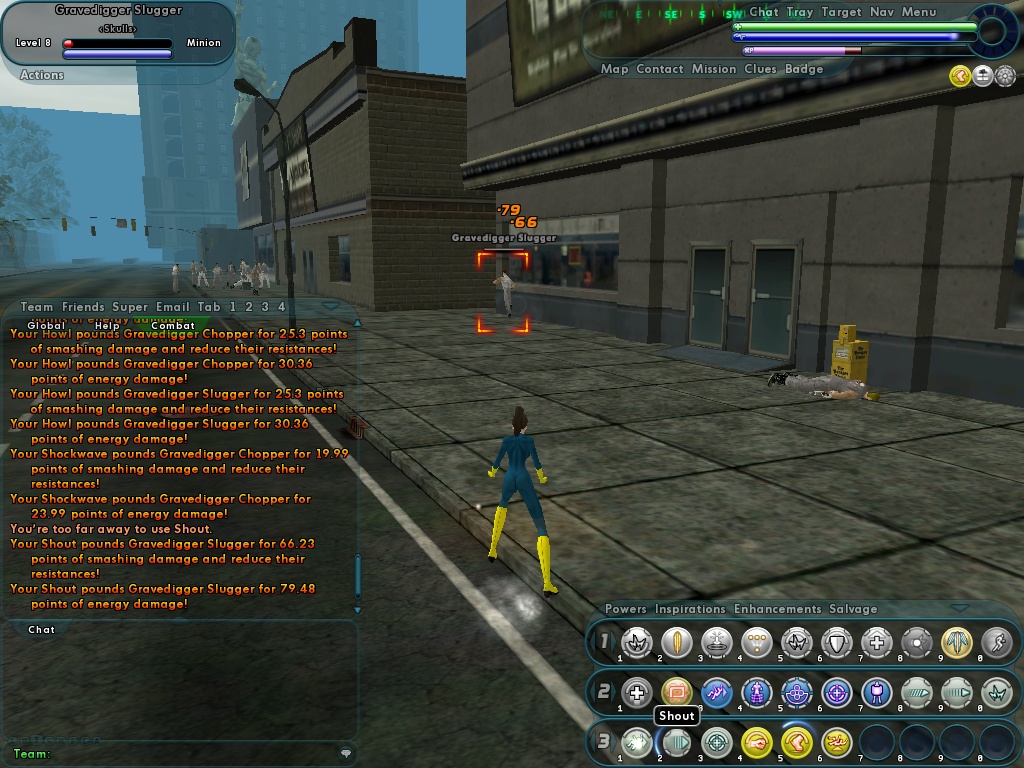Open the Enhancements window

[x=778, y=609]
